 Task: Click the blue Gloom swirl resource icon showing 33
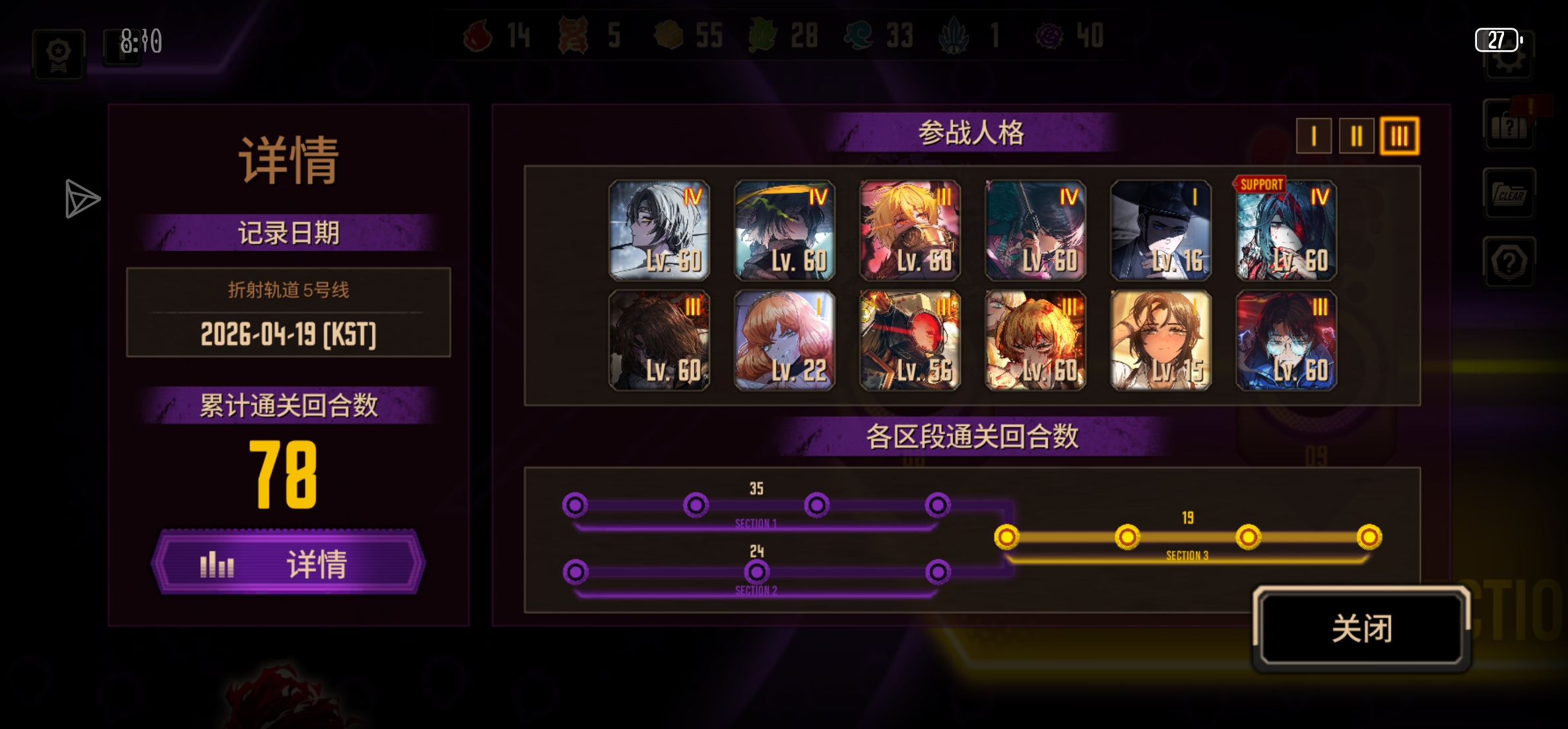point(859,36)
